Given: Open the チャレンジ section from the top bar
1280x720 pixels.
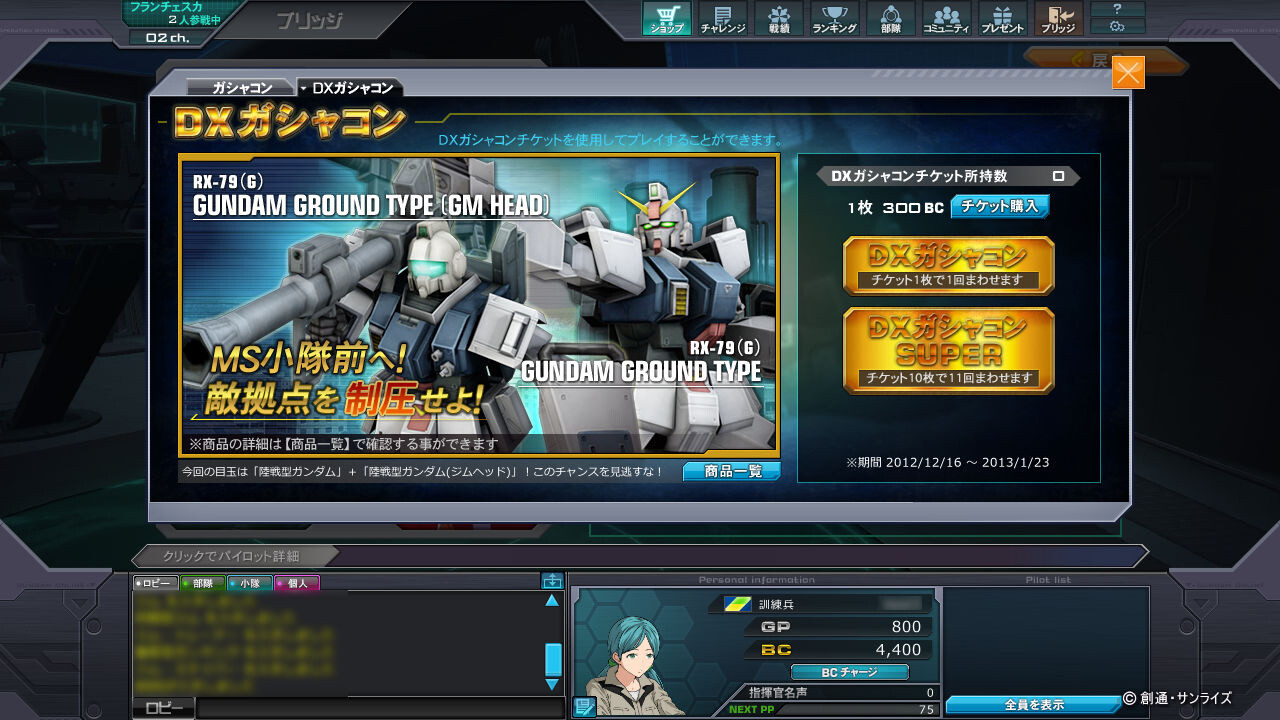Looking at the screenshot, I should (x=721, y=17).
